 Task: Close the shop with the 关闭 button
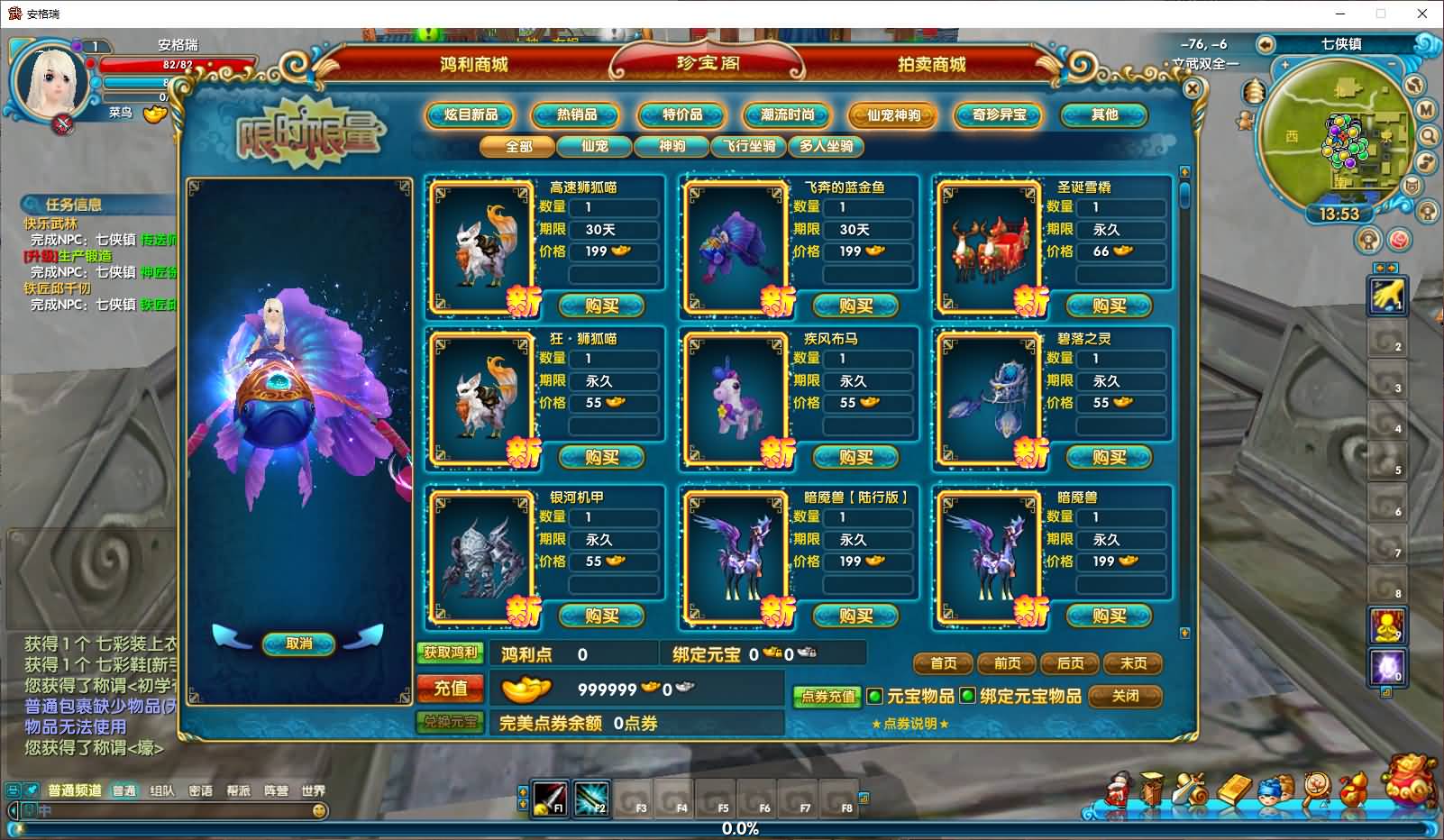pyautogui.click(x=1125, y=696)
